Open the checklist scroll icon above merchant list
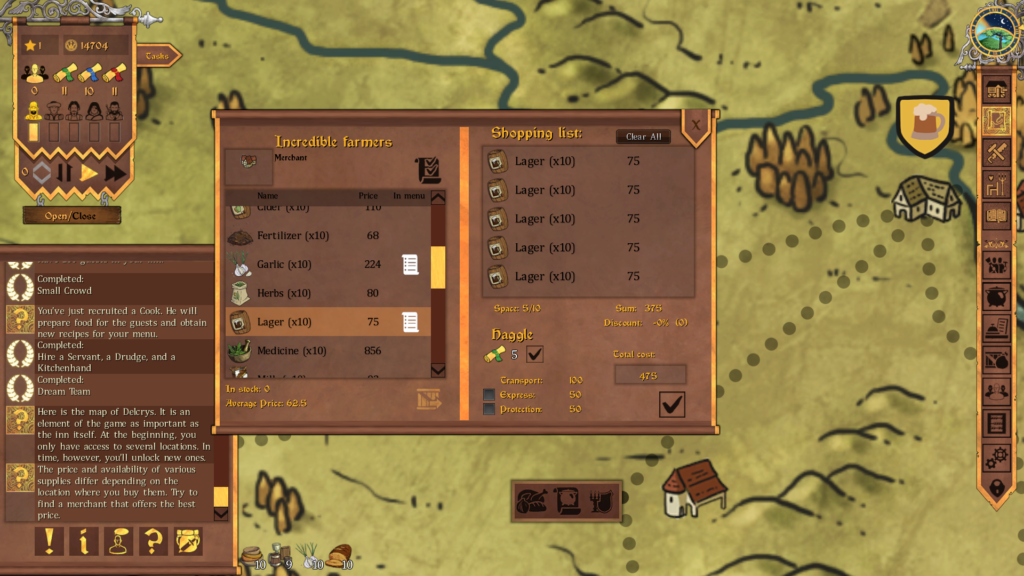The height and width of the screenshot is (576, 1024). (428, 169)
